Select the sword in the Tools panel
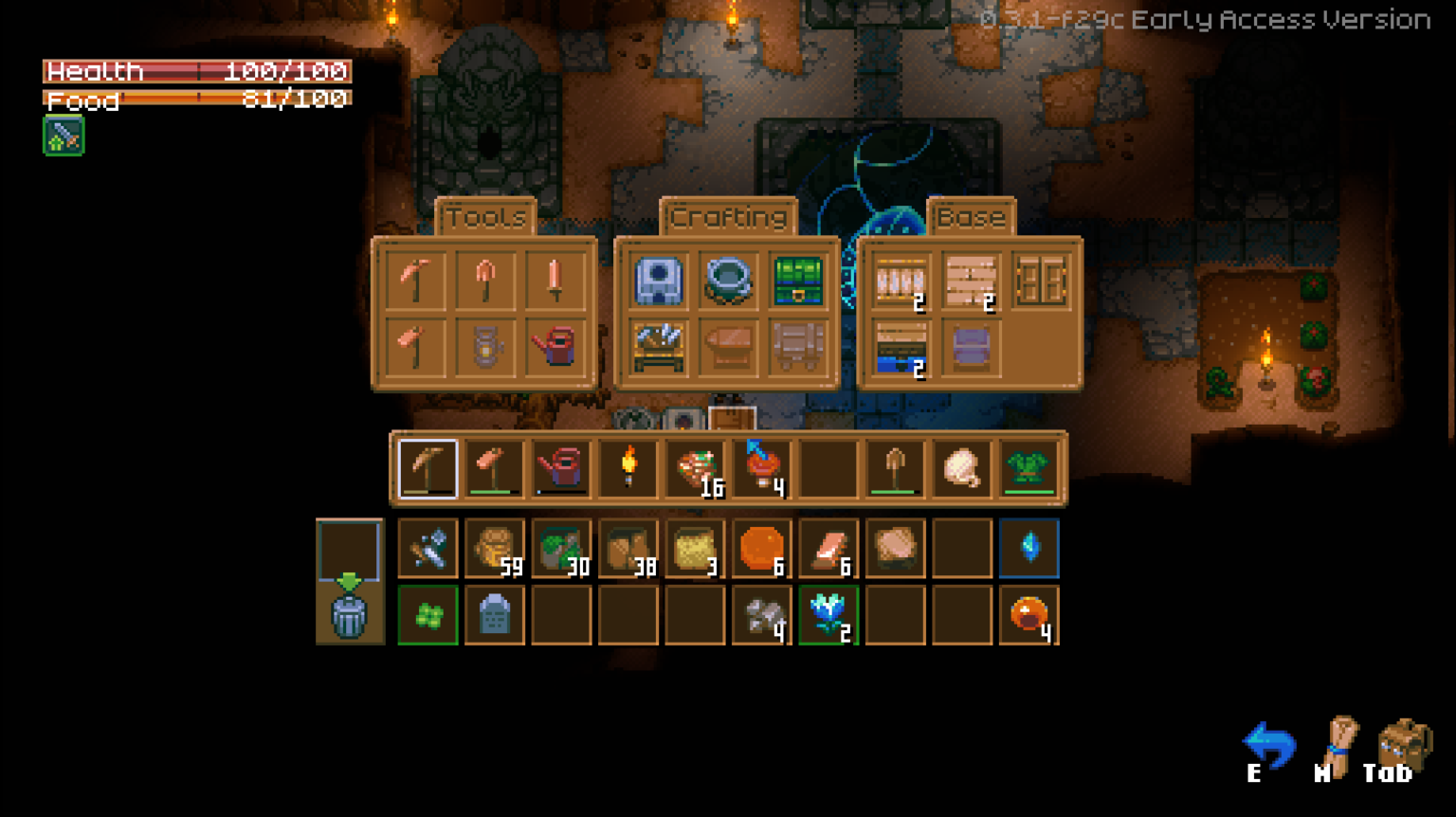This screenshot has height=817, width=1456. point(557,279)
